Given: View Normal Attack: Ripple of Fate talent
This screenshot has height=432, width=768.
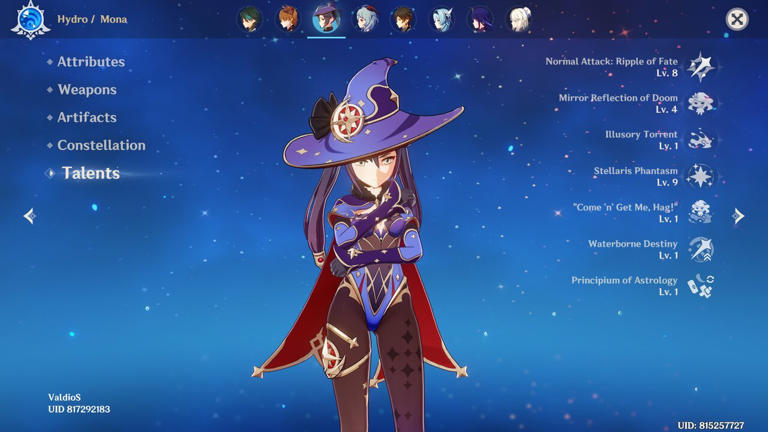Looking at the screenshot, I should click(700, 67).
